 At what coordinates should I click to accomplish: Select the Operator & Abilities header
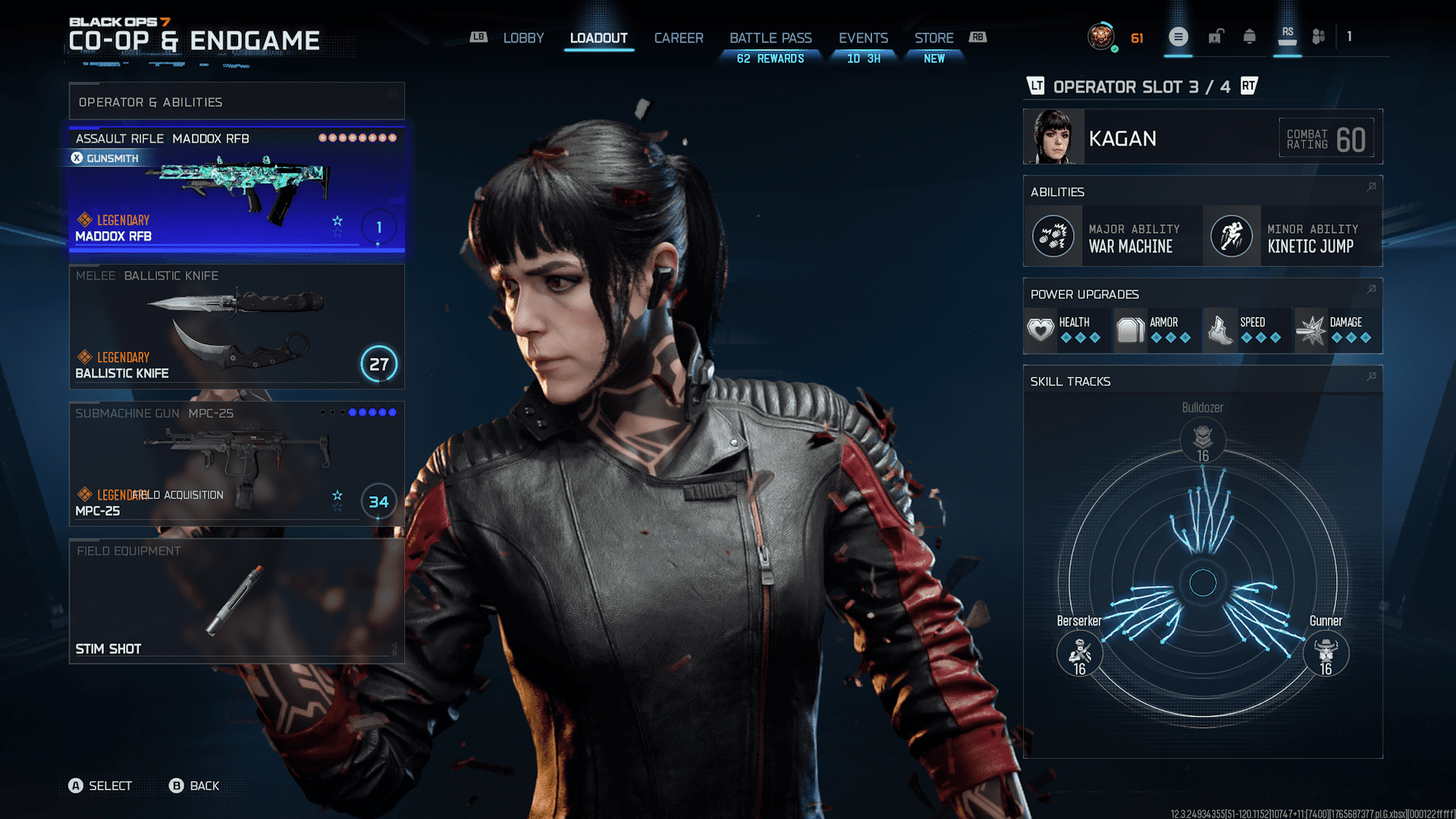coord(237,102)
